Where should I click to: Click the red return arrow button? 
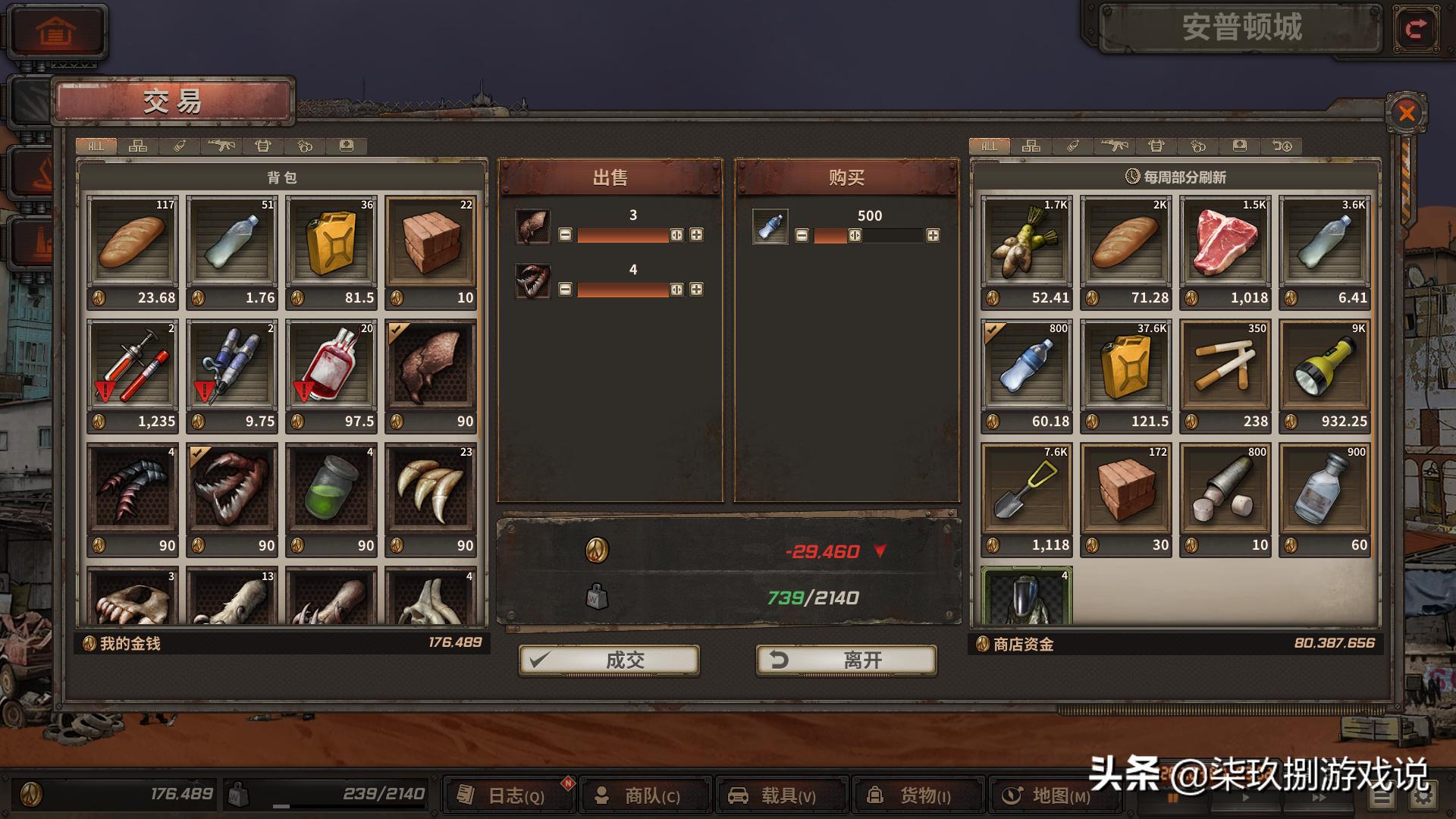[x=1415, y=30]
